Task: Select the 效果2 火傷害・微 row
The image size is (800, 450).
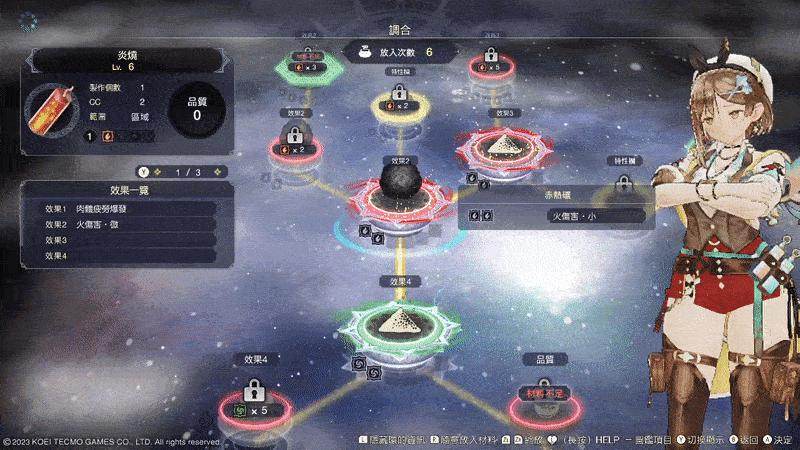Action: point(129,225)
